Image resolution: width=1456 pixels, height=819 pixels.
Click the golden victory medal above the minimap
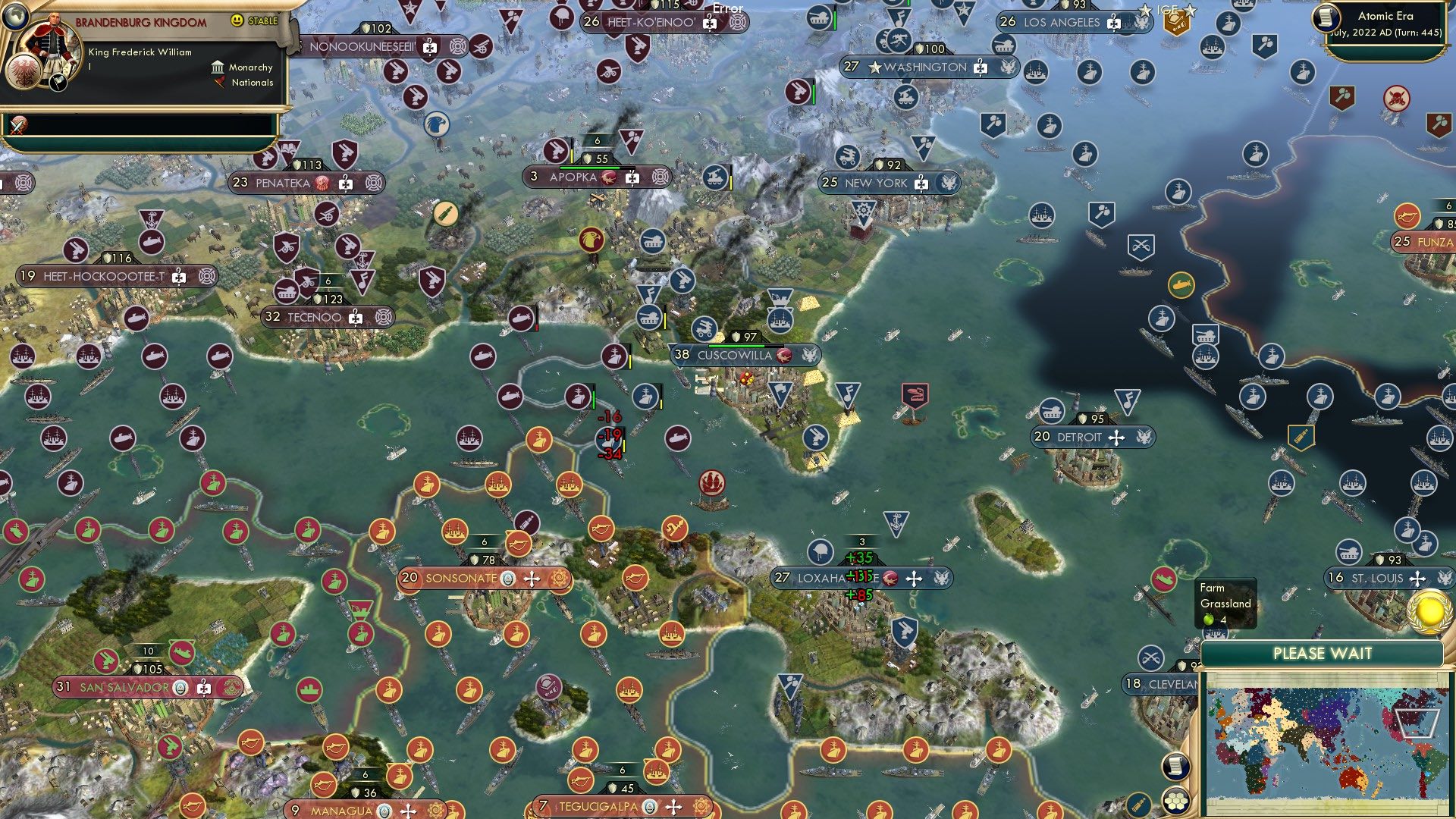1429,611
